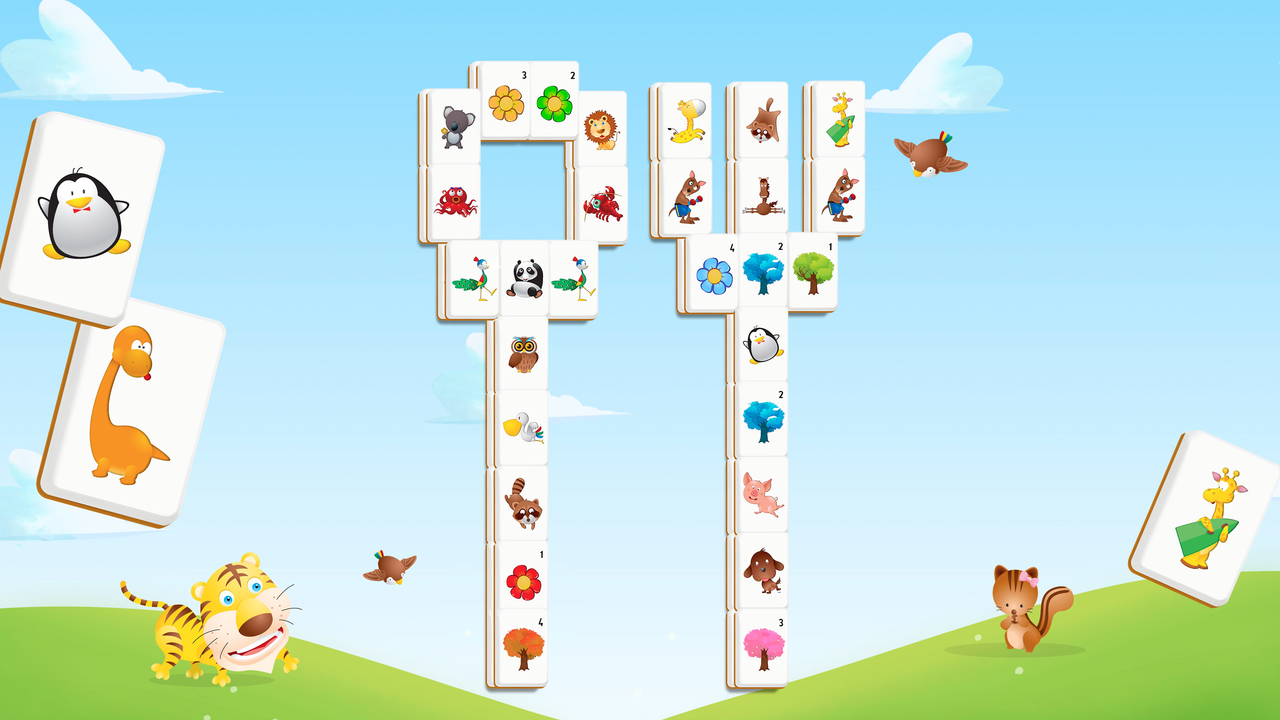Select the owl tile
1280x720 pixels.
point(524,355)
